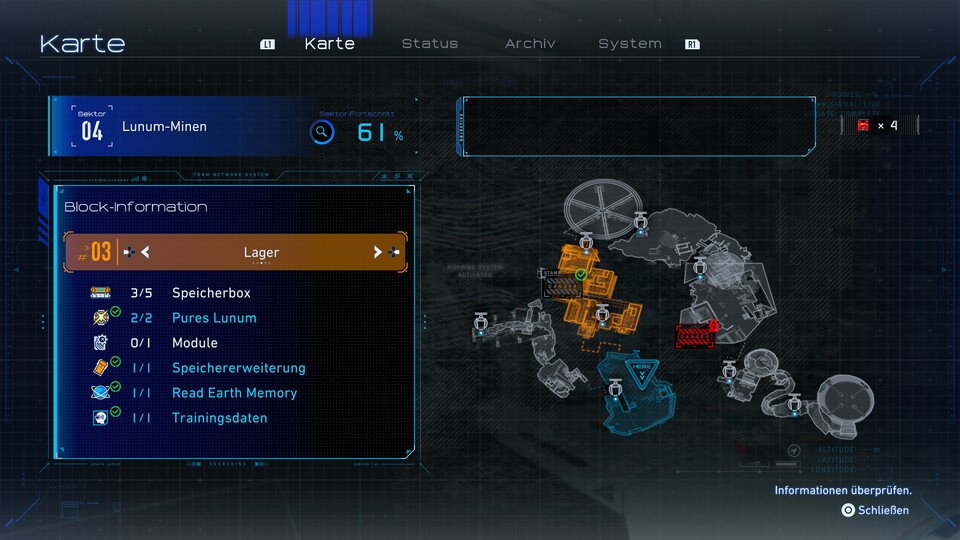Click the Sektor 04 Lunum-Minen header
The height and width of the screenshot is (540, 960).
coord(165,127)
